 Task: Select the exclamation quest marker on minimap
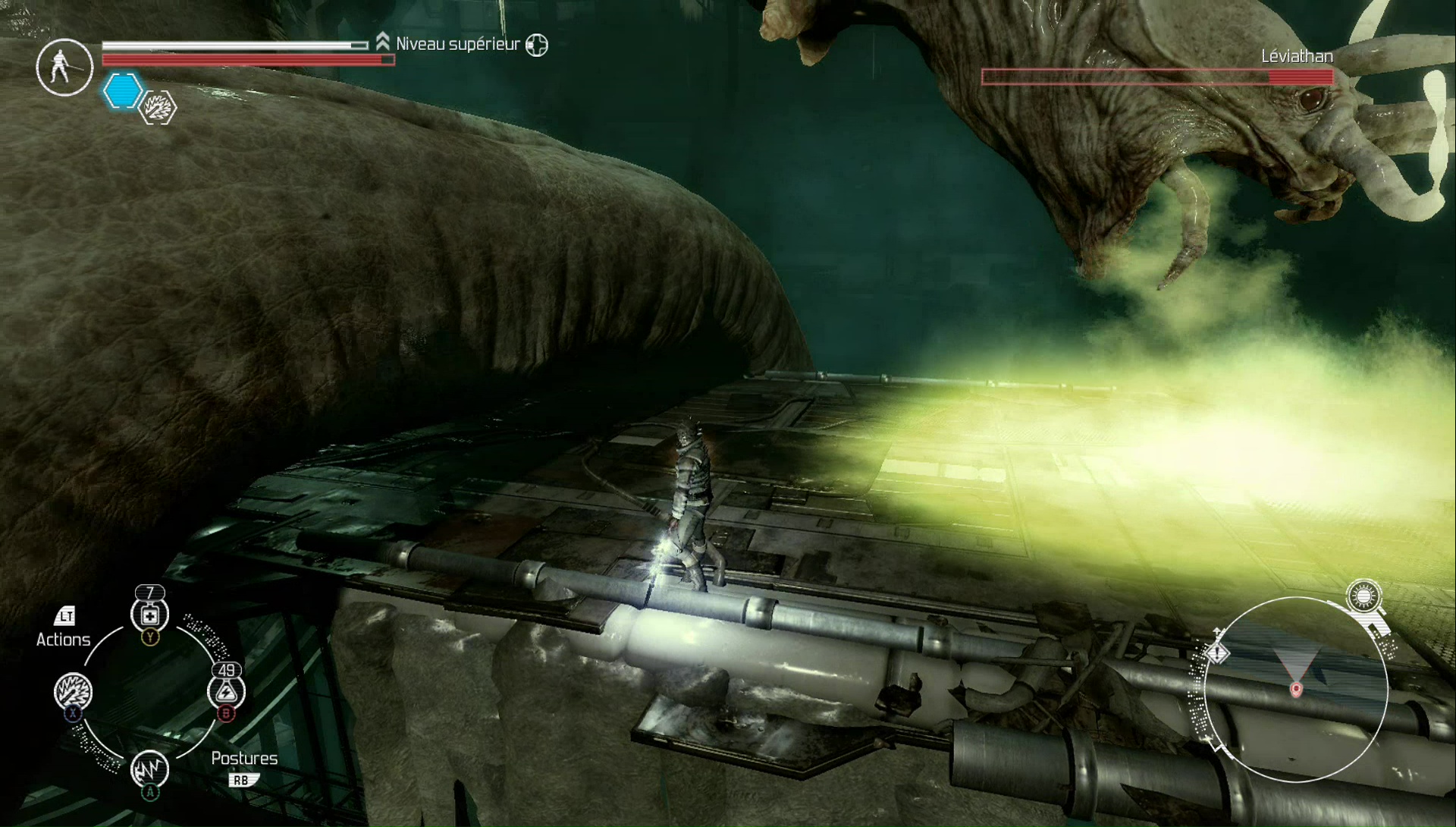click(1217, 652)
